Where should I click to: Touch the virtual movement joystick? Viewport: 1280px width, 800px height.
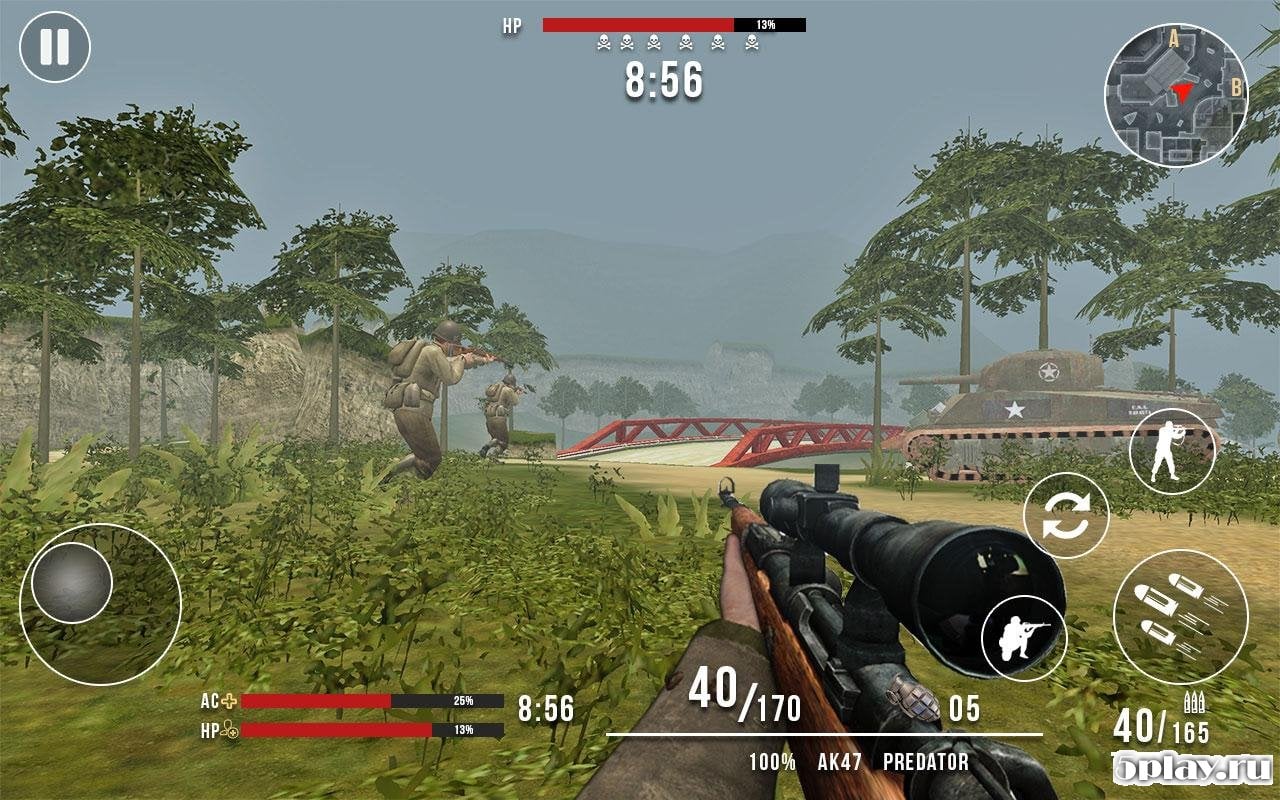point(72,583)
